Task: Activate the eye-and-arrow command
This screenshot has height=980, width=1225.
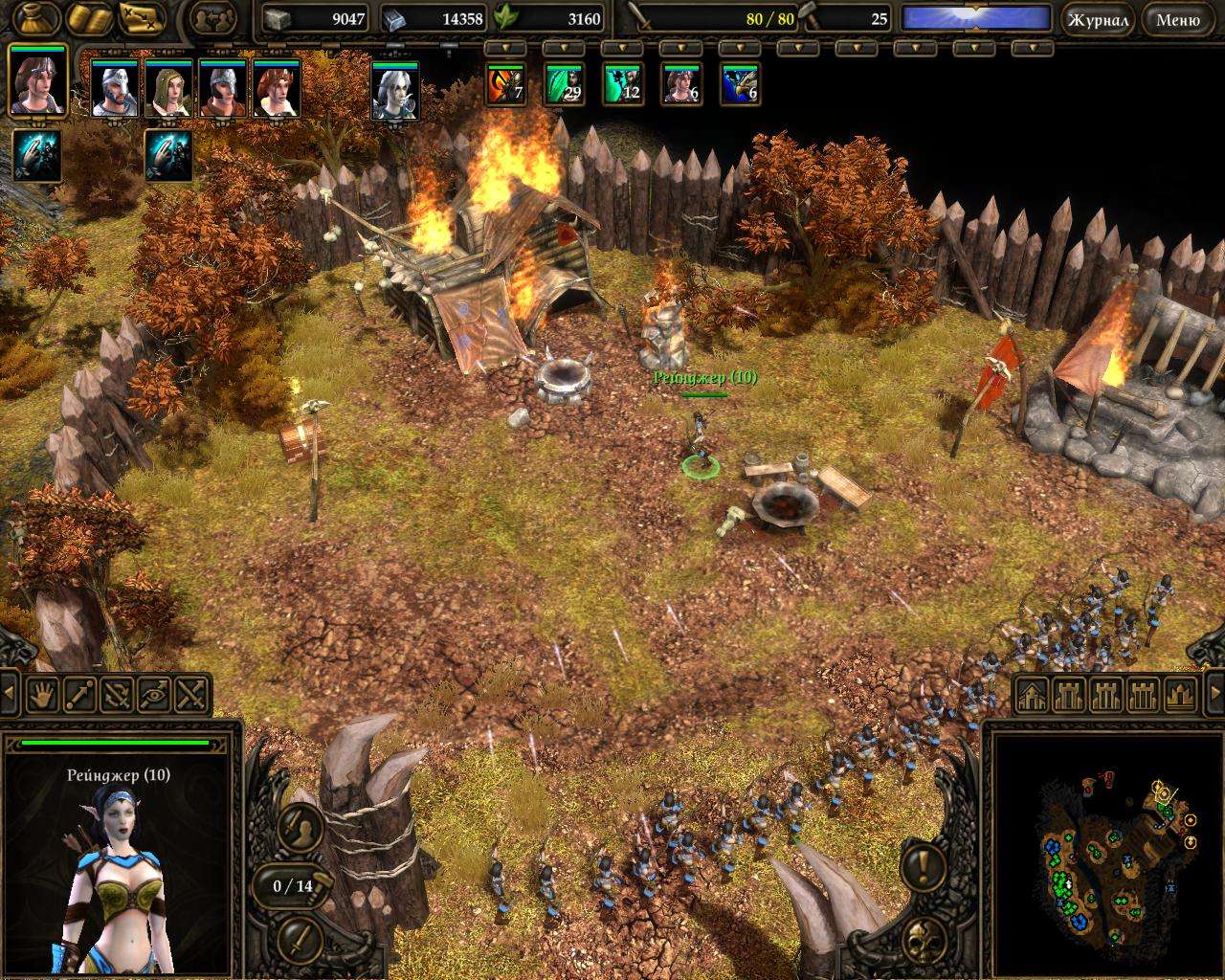Action: coord(155,694)
